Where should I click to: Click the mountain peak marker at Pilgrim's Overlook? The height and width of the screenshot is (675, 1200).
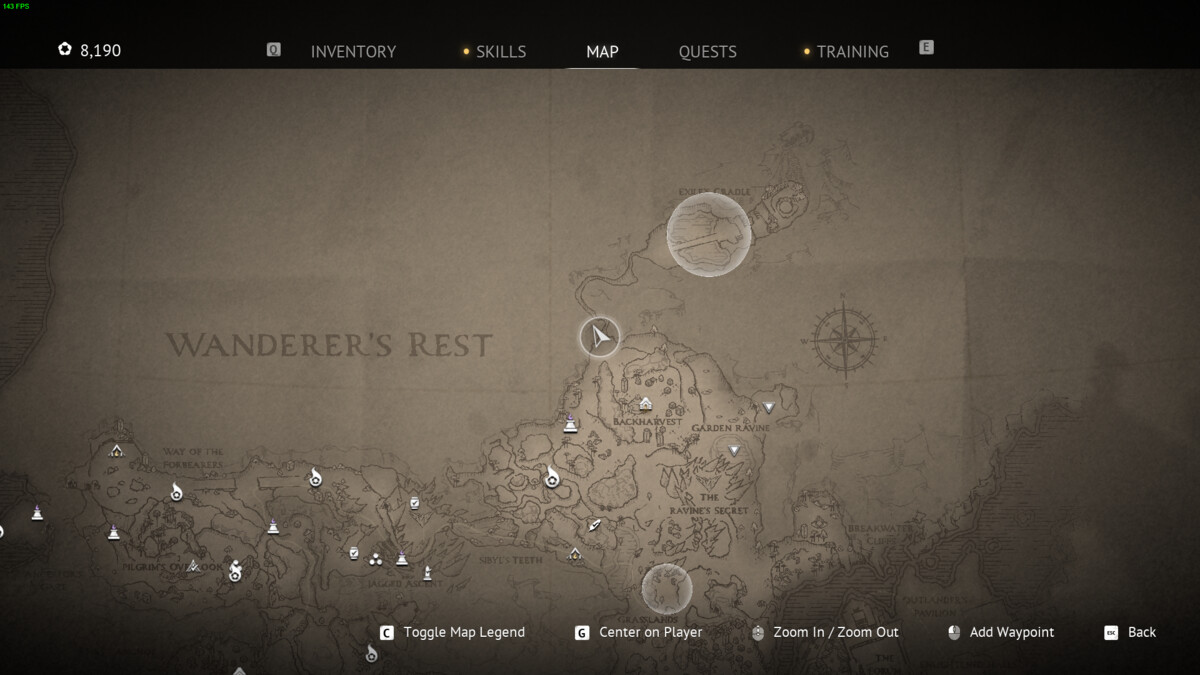(x=193, y=566)
